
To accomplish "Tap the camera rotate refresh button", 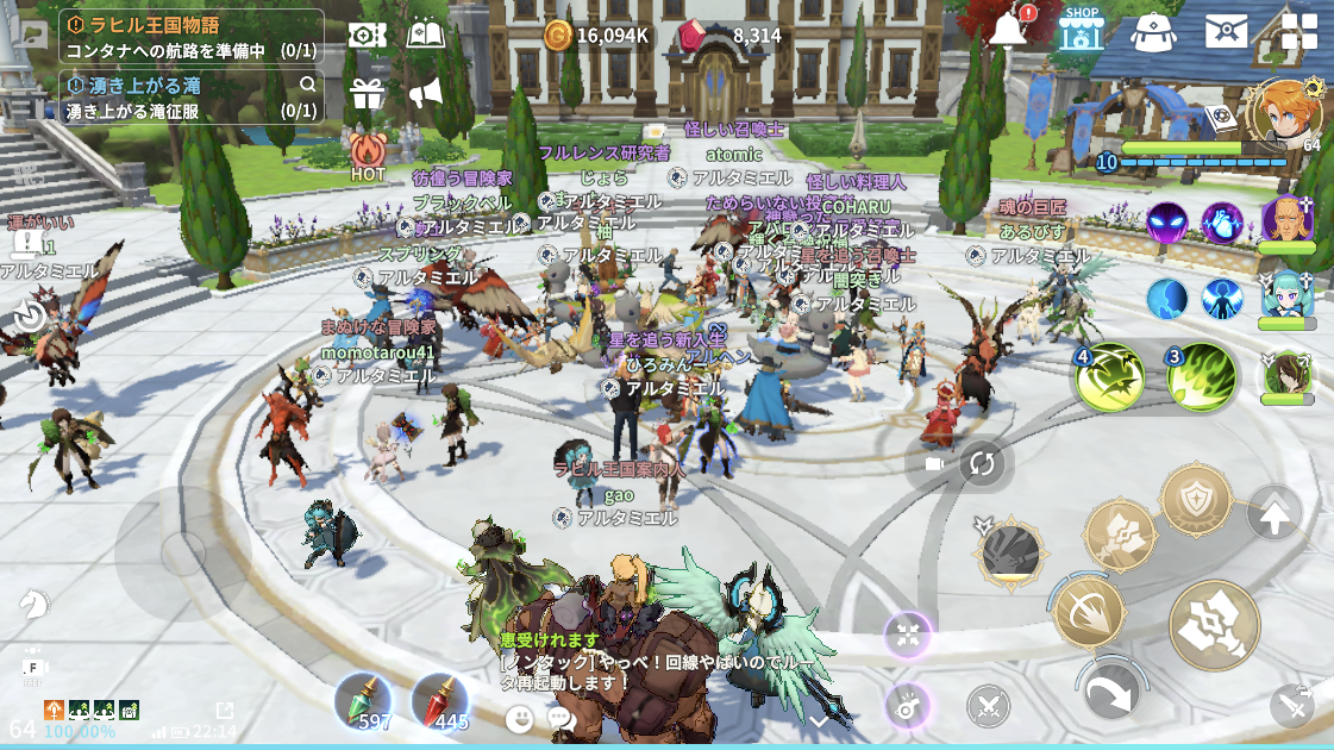I will click(x=982, y=464).
